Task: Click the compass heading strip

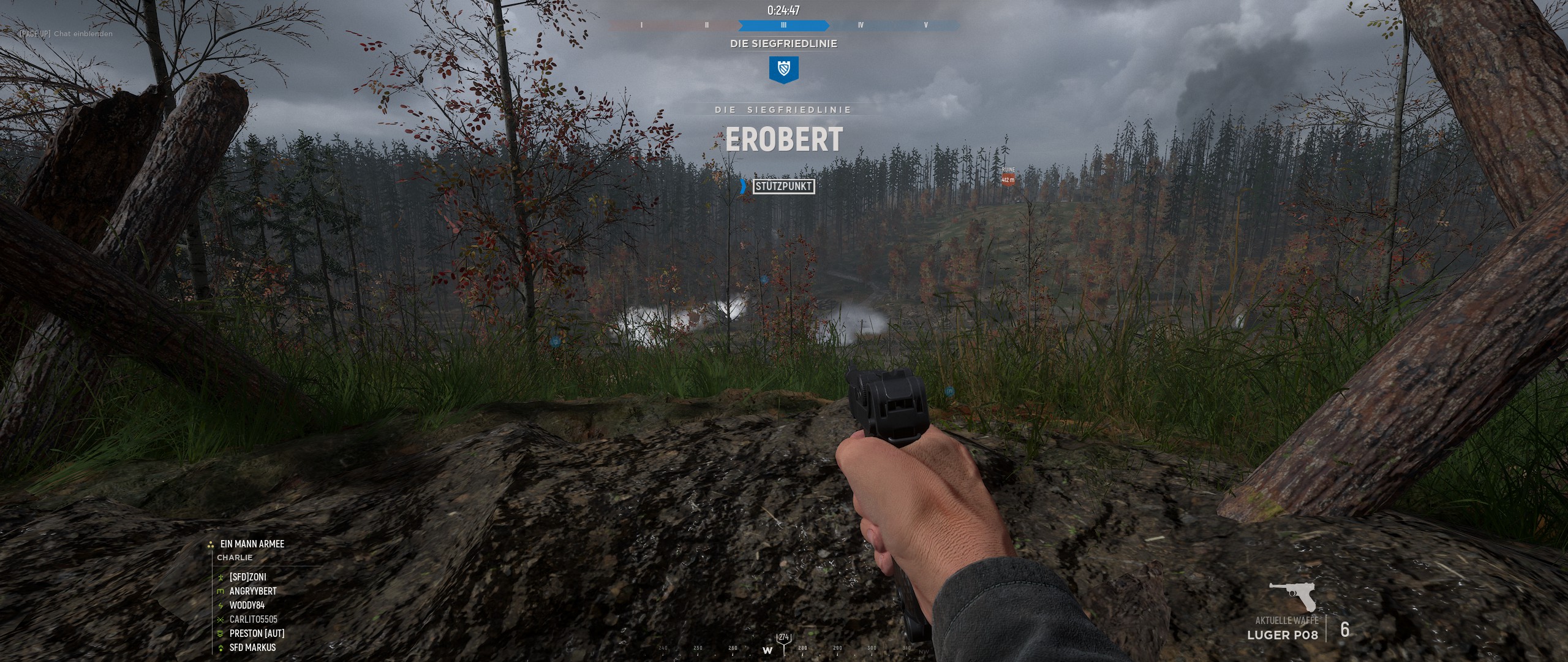Action: click(784, 649)
